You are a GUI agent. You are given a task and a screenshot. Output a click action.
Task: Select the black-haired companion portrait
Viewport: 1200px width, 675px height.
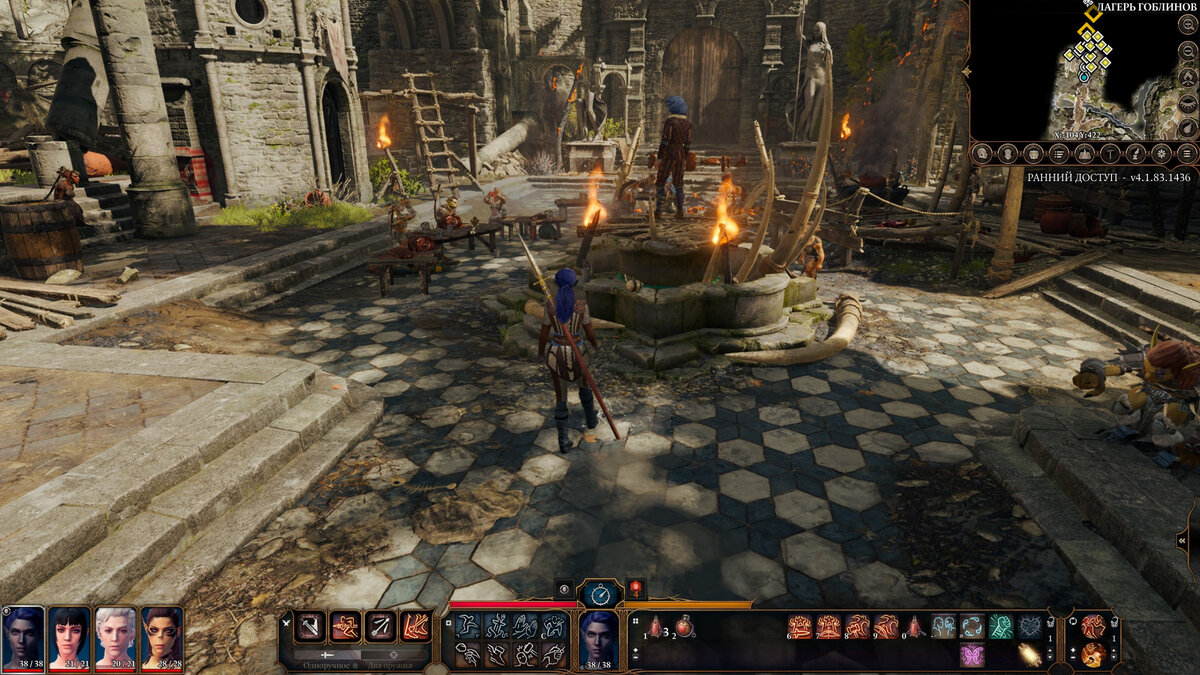(x=69, y=636)
